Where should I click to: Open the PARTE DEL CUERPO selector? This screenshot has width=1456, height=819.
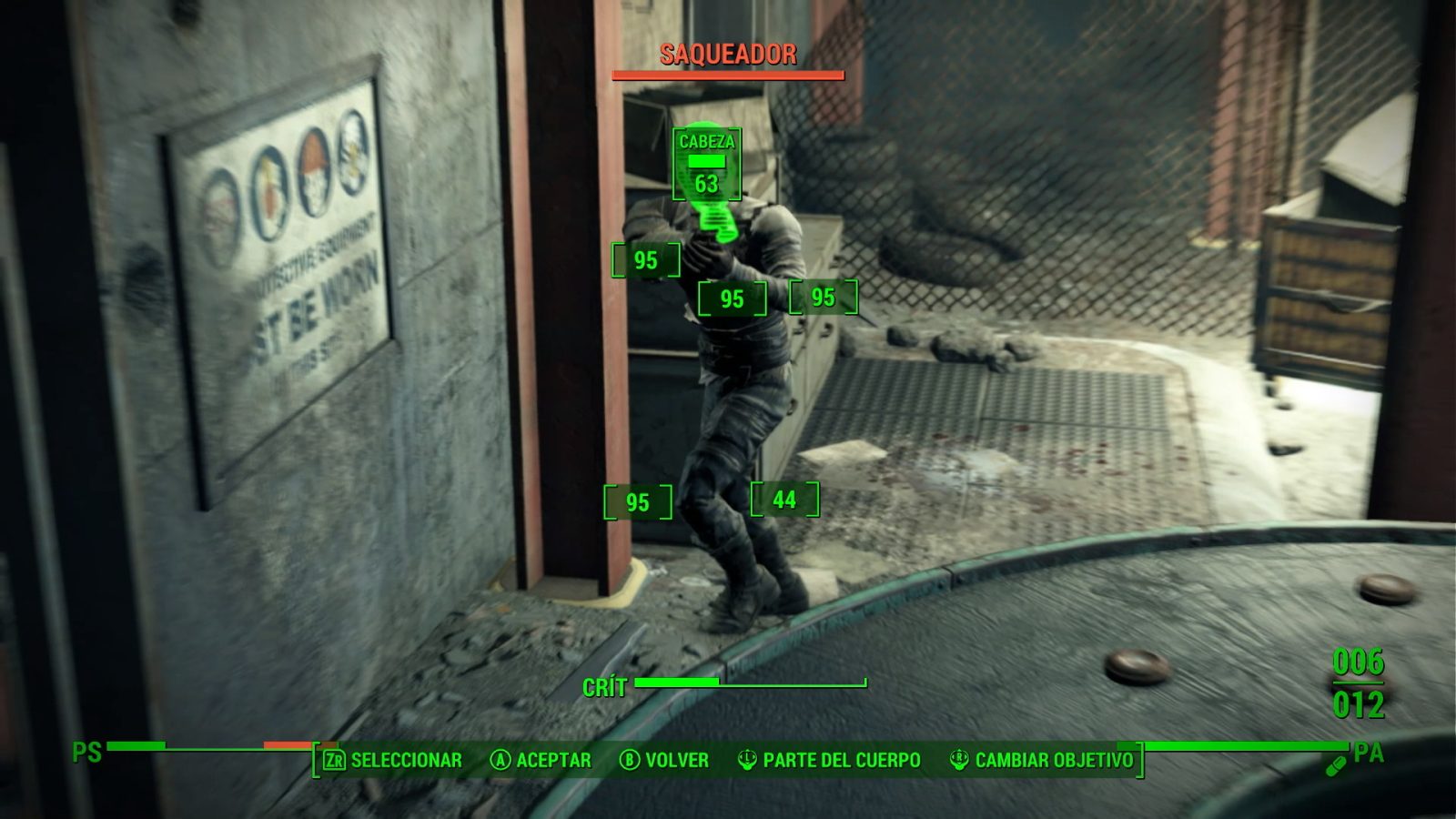click(842, 760)
